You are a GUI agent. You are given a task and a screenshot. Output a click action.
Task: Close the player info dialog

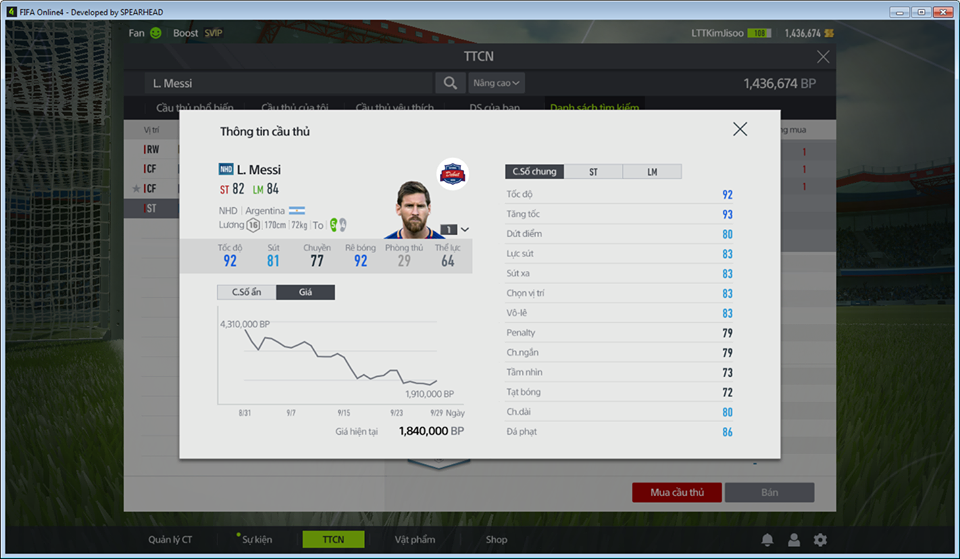(740, 129)
